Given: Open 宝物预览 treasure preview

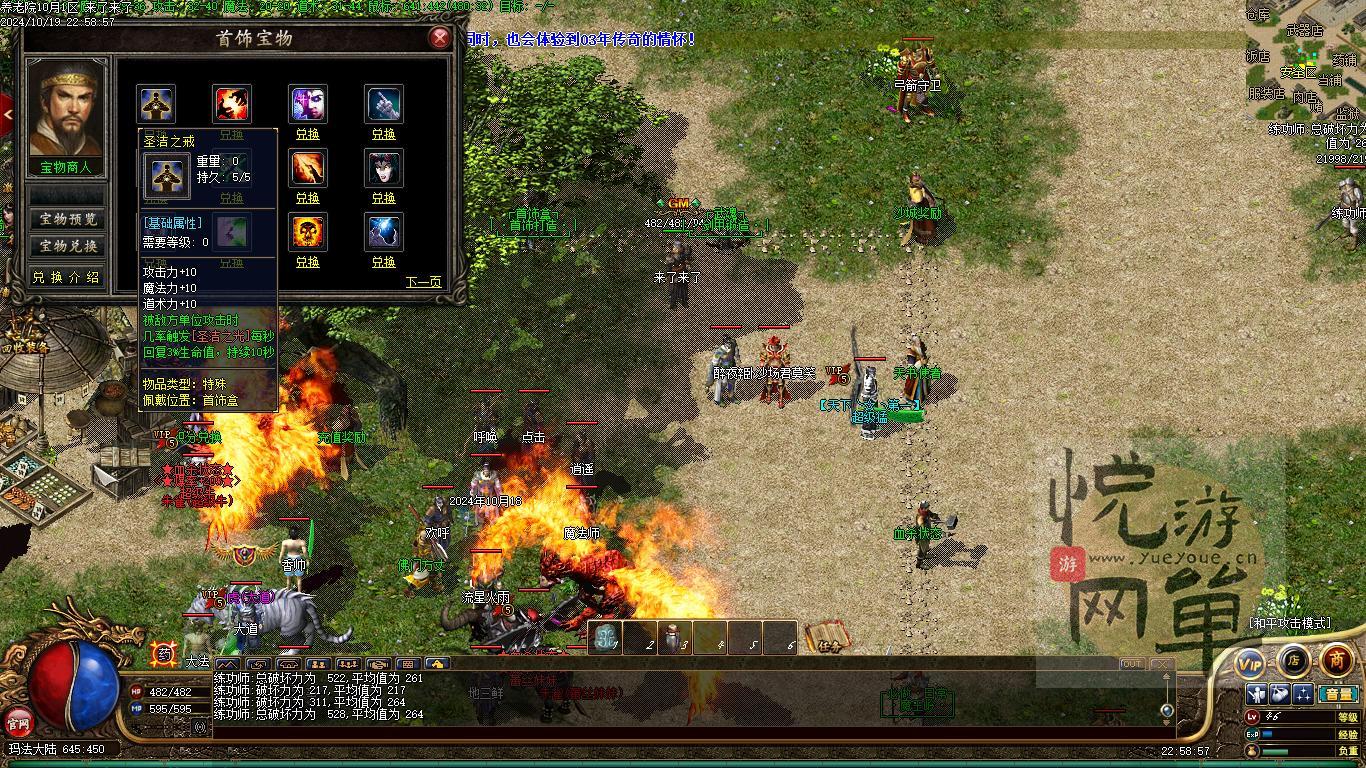Looking at the screenshot, I should coord(68,219).
